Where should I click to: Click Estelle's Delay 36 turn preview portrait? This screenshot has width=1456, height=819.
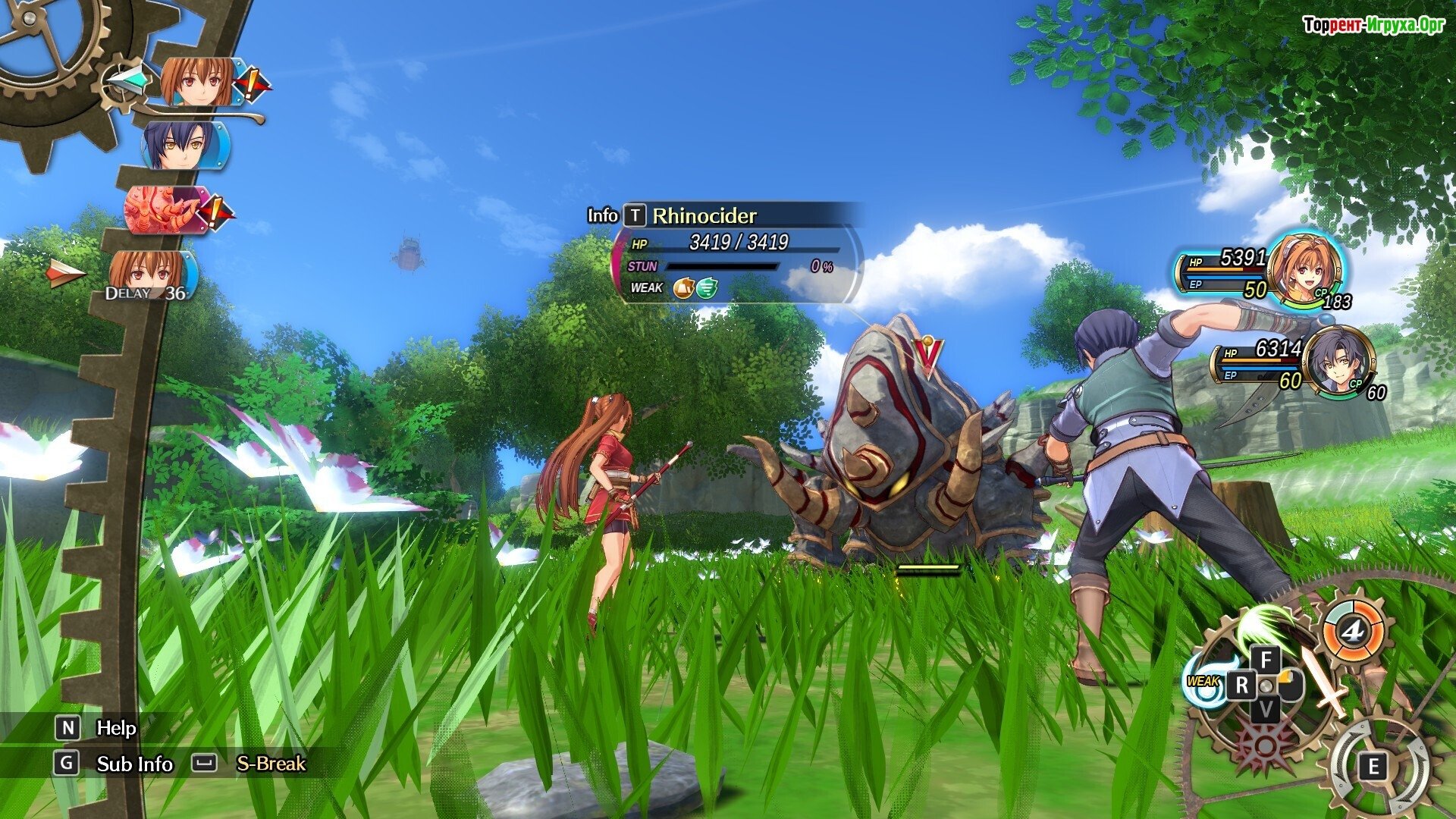(149, 275)
